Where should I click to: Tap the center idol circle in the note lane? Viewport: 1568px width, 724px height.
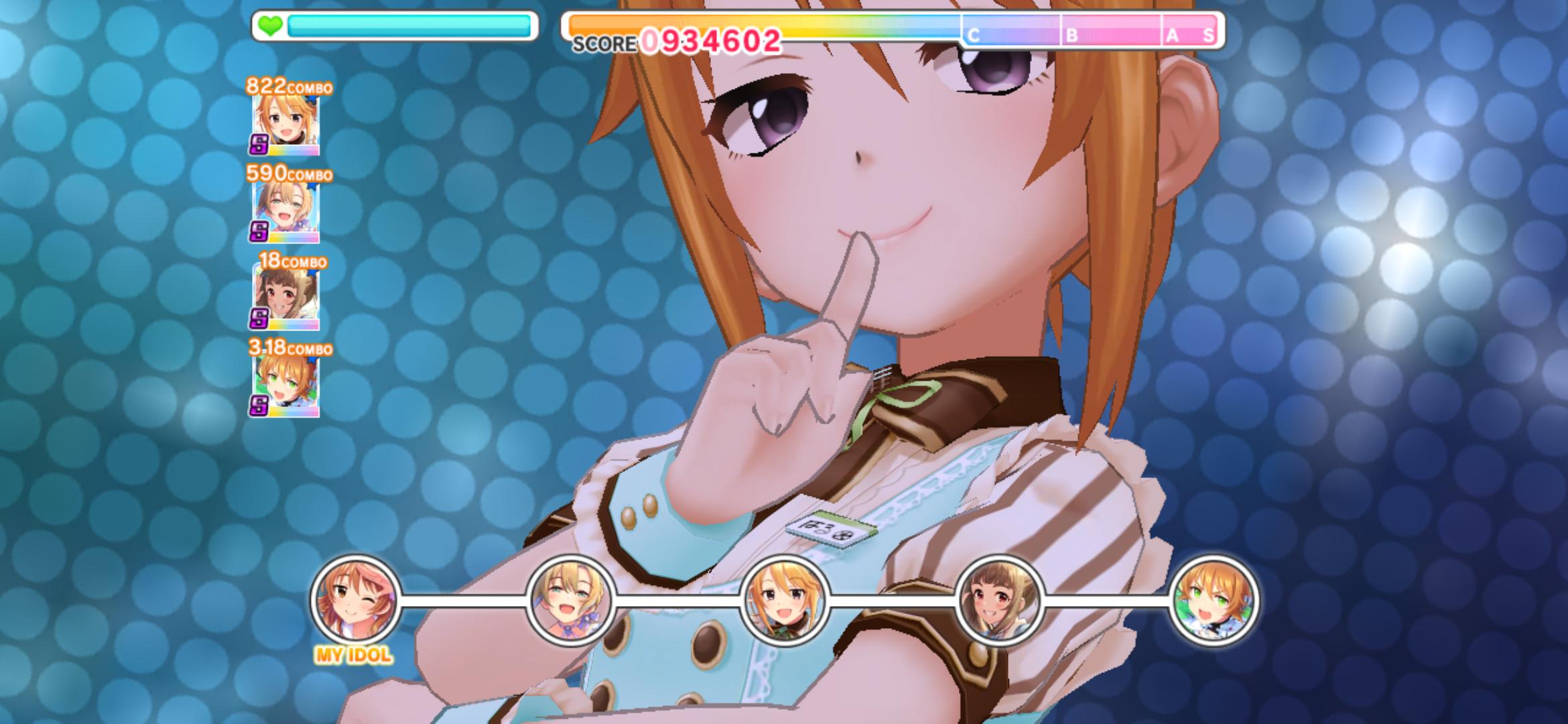(x=785, y=600)
